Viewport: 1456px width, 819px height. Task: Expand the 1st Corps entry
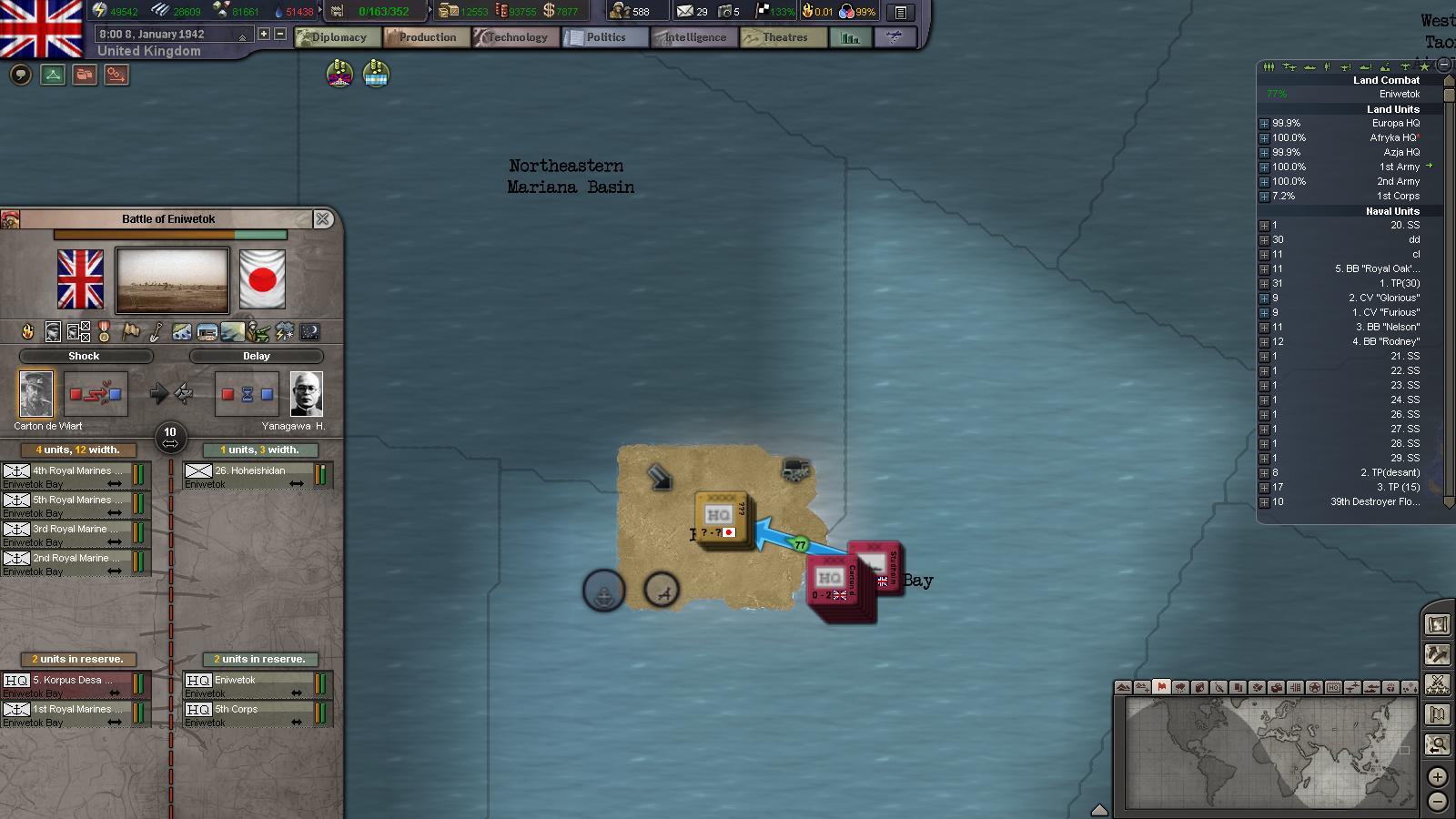[x=1264, y=197]
